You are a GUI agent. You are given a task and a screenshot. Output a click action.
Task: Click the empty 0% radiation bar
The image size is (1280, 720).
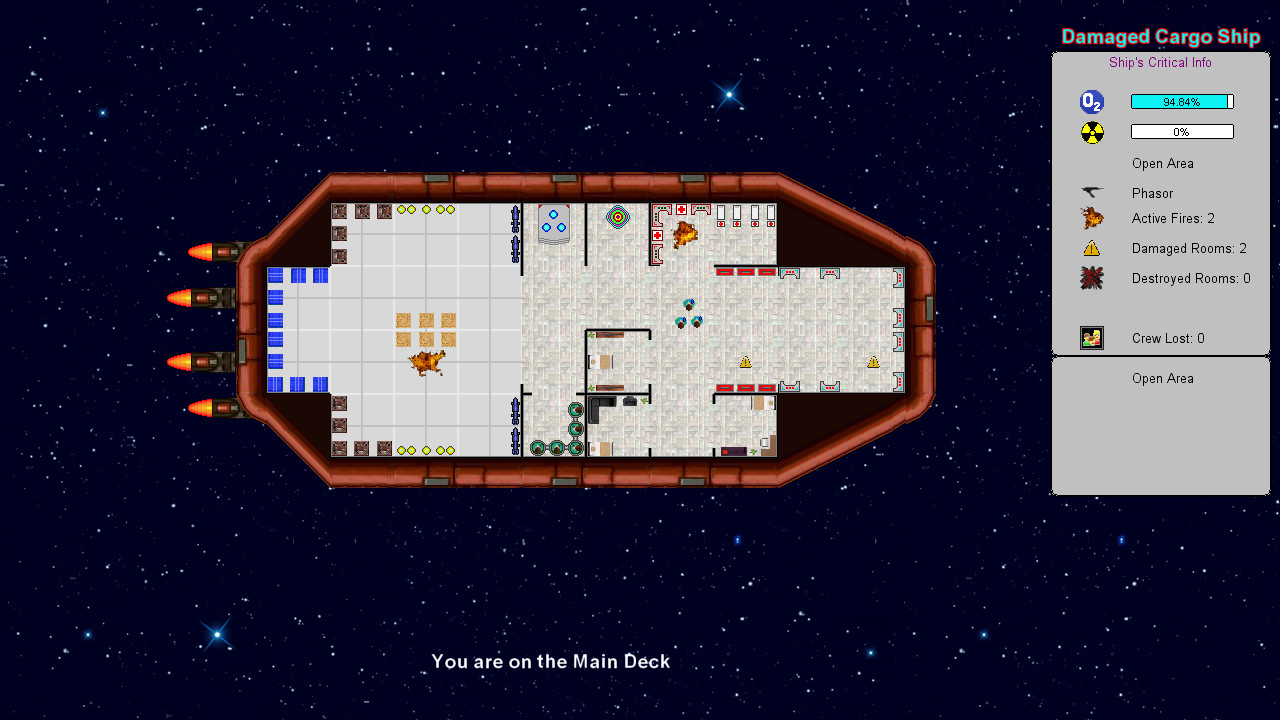[x=1182, y=131]
